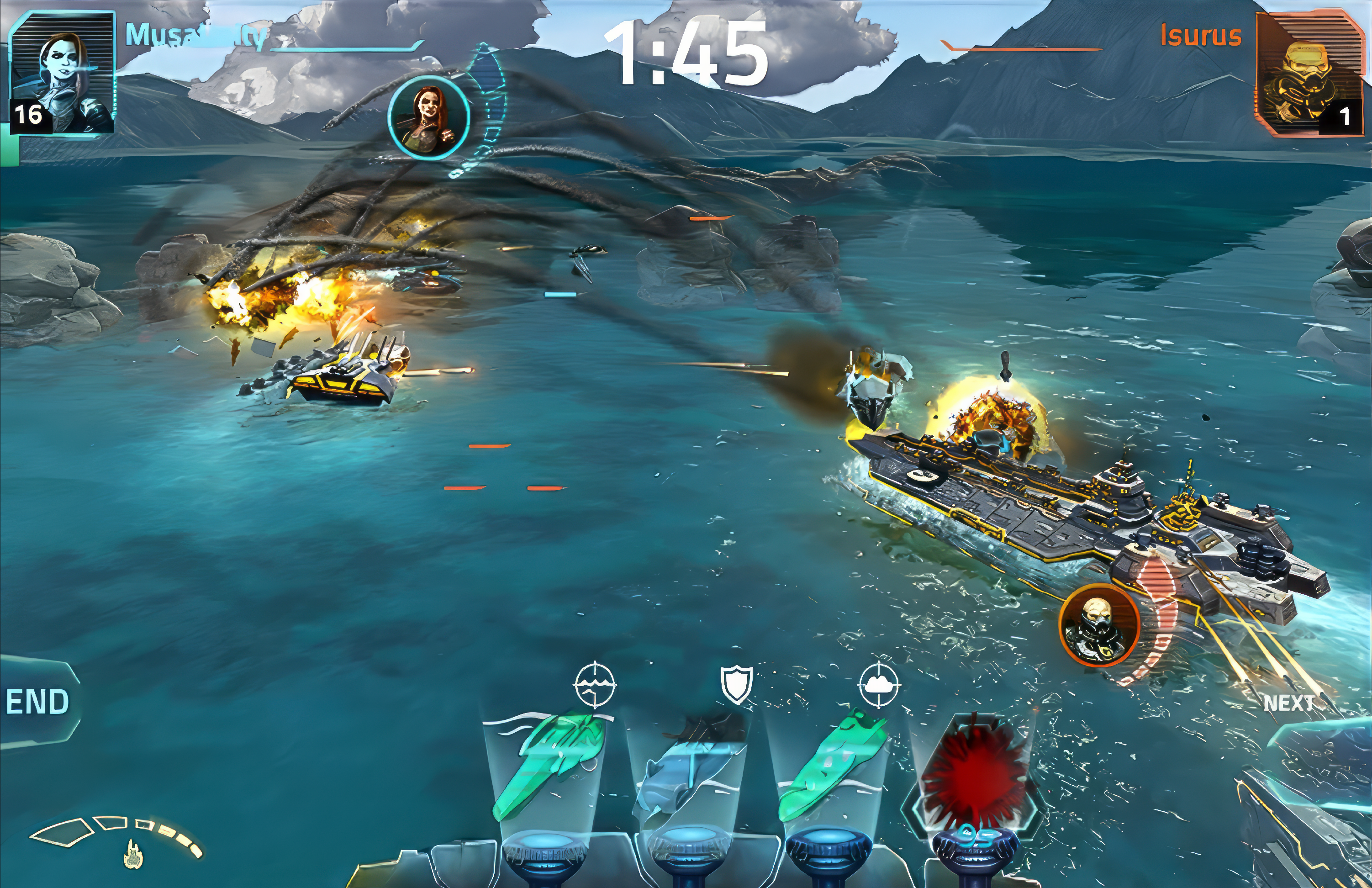Choose the water-target crosshair icon
Viewport: 1372px width, 888px height.
[x=595, y=685]
